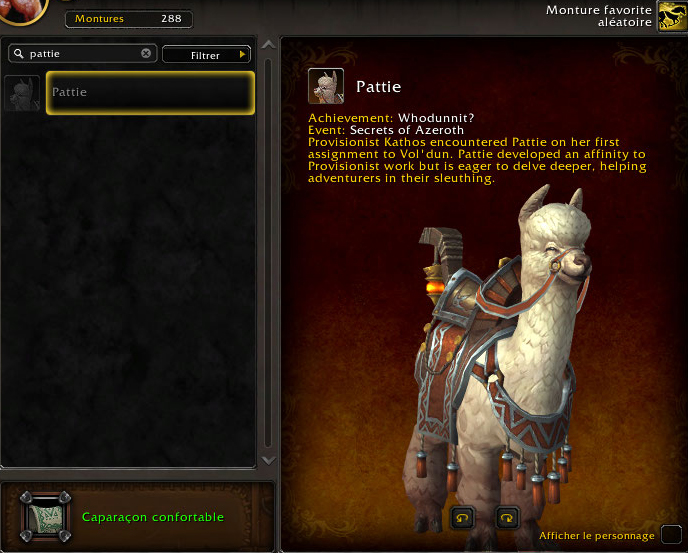Select the Caparaçon confortable equipment slot
This screenshot has width=688, height=553.
point(46,517)
